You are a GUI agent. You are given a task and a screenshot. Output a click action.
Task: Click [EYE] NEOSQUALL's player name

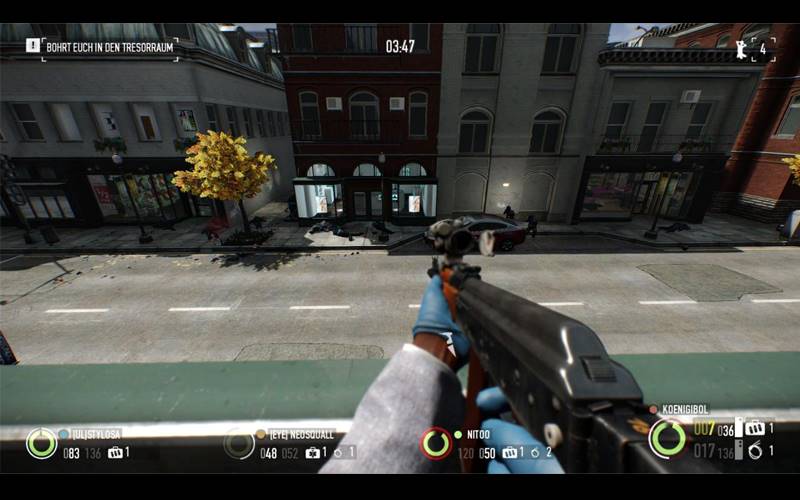point(299,434)
